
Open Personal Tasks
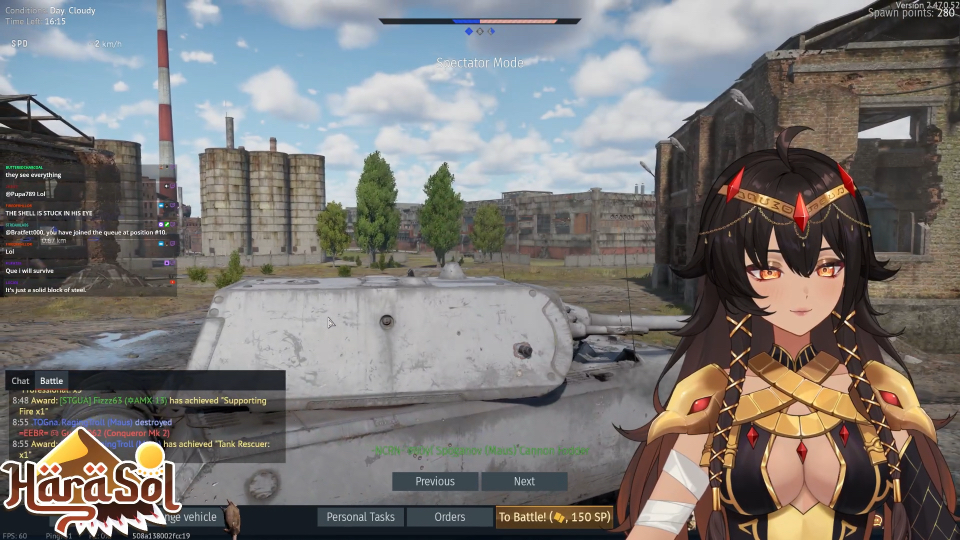[361, 517]
